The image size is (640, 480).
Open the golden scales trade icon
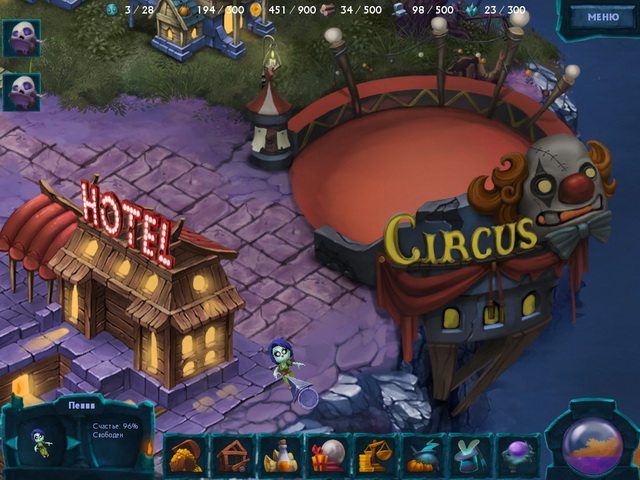375,455
